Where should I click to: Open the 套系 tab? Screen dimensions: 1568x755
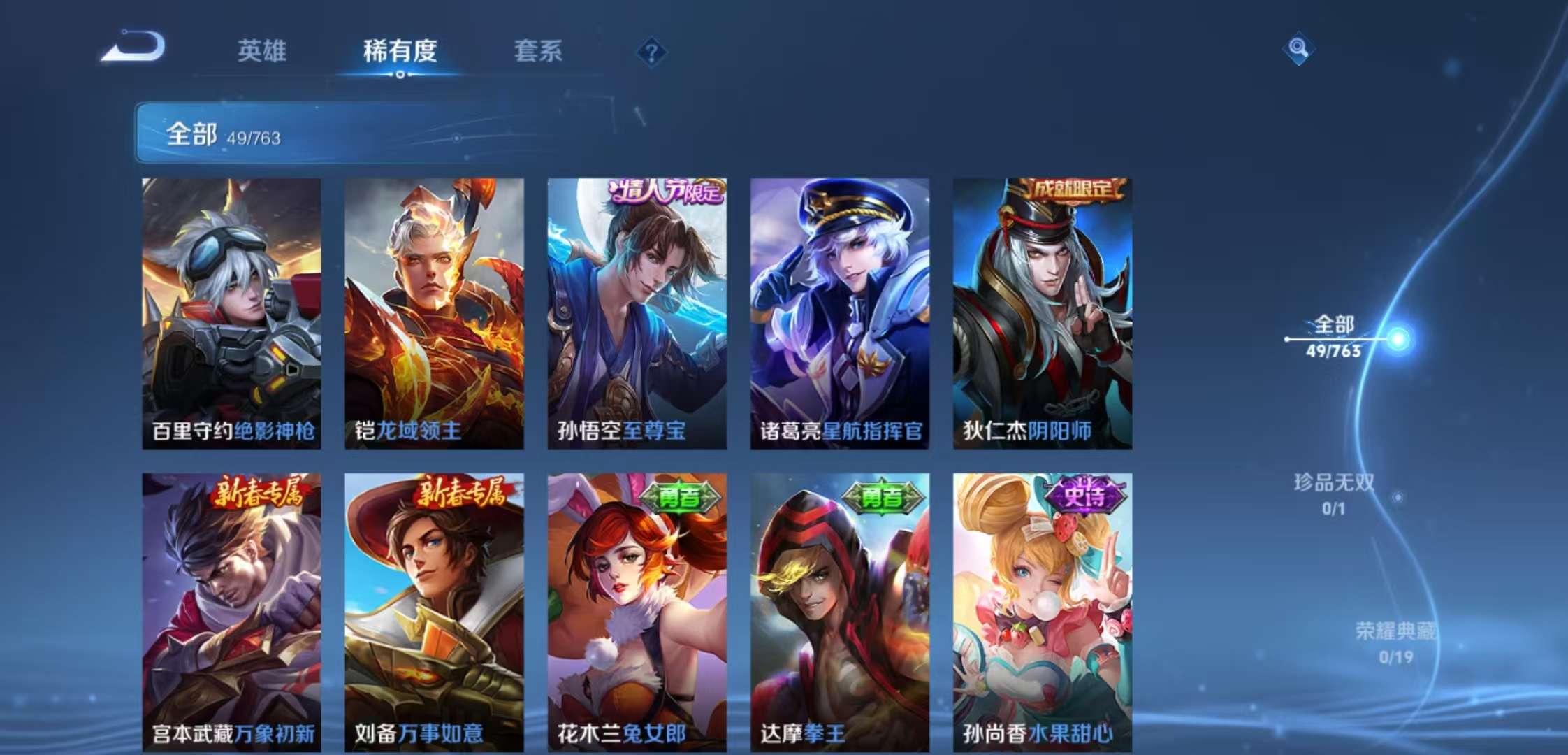[x=539, y=51]
